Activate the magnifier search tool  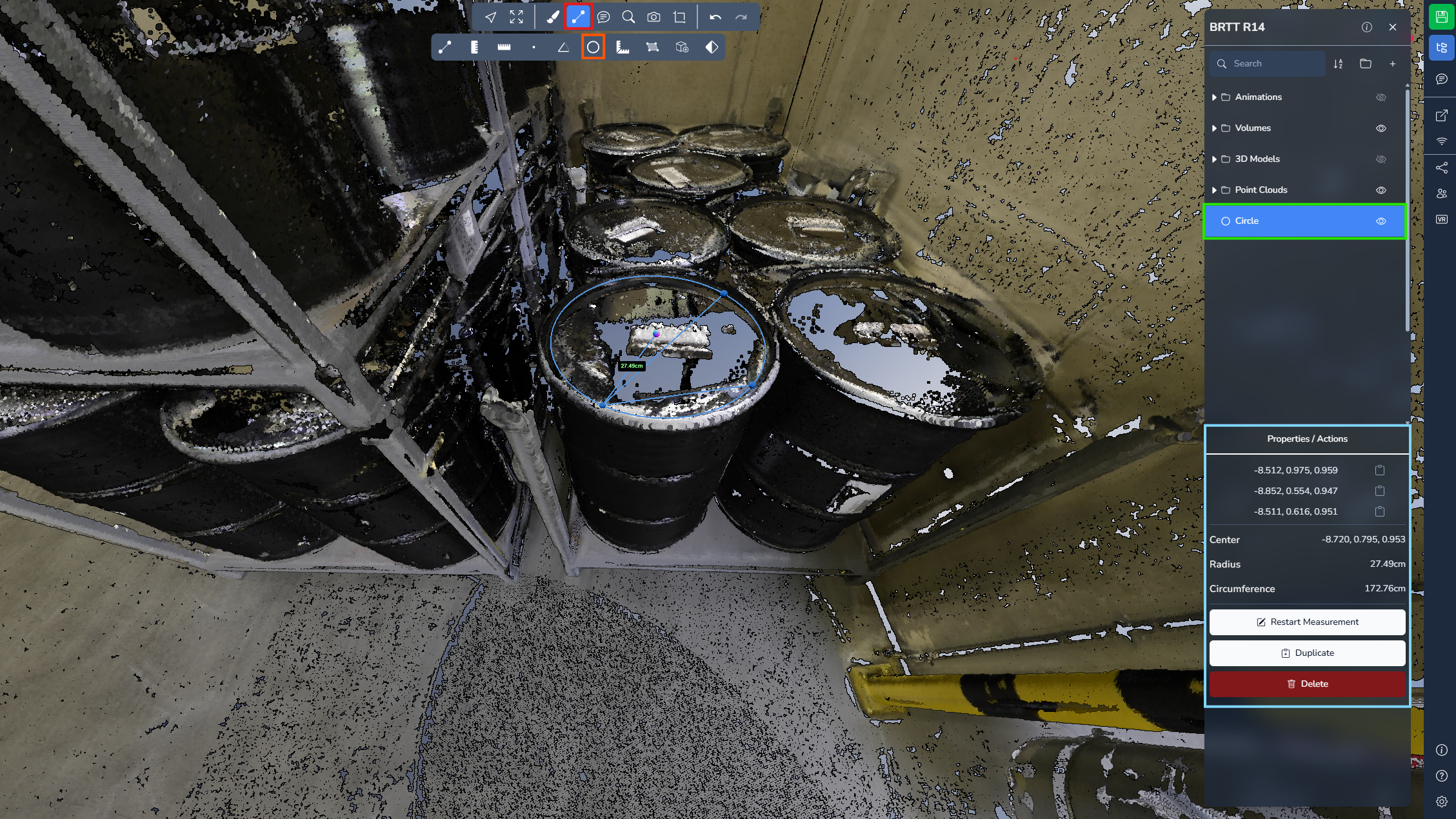coord(628,17)
